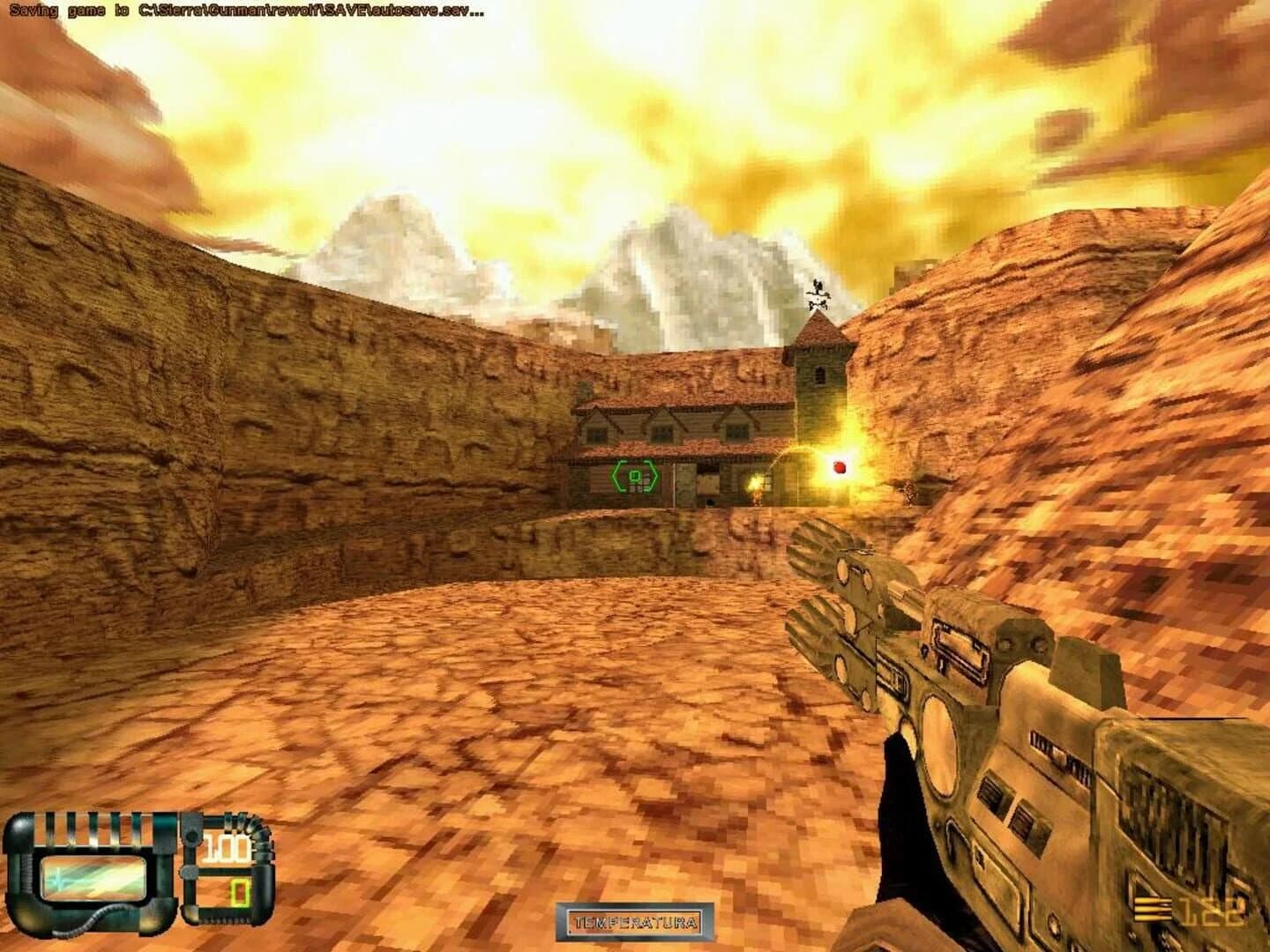Image resolution: width=1270 pixels, height=952 pixels.
Task: Toggle the muzzle flash light by the building
Action: coord(755,481)
